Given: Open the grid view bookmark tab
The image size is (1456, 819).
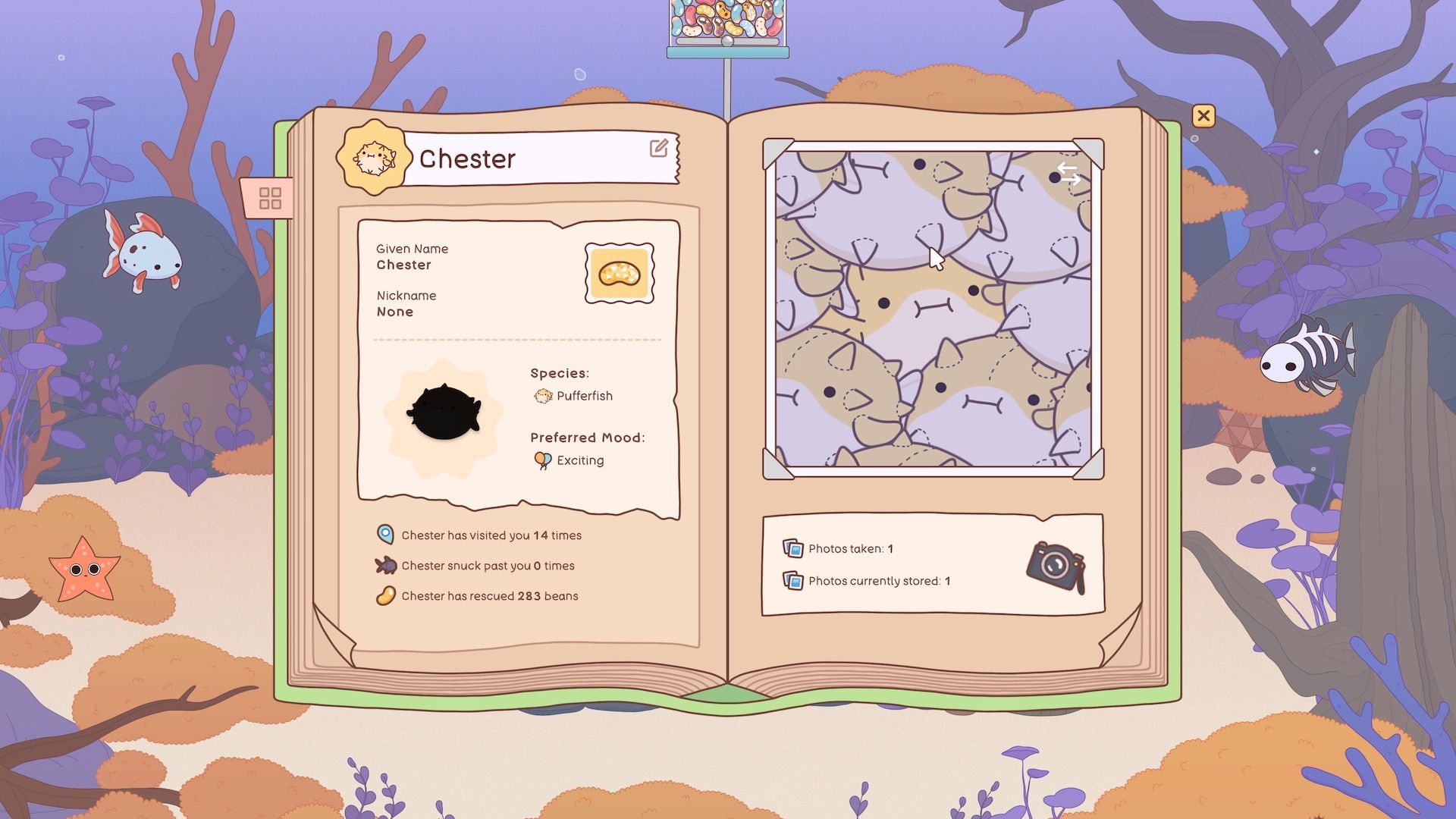Looking at the screenshot, I should click(x=270, y=199).
